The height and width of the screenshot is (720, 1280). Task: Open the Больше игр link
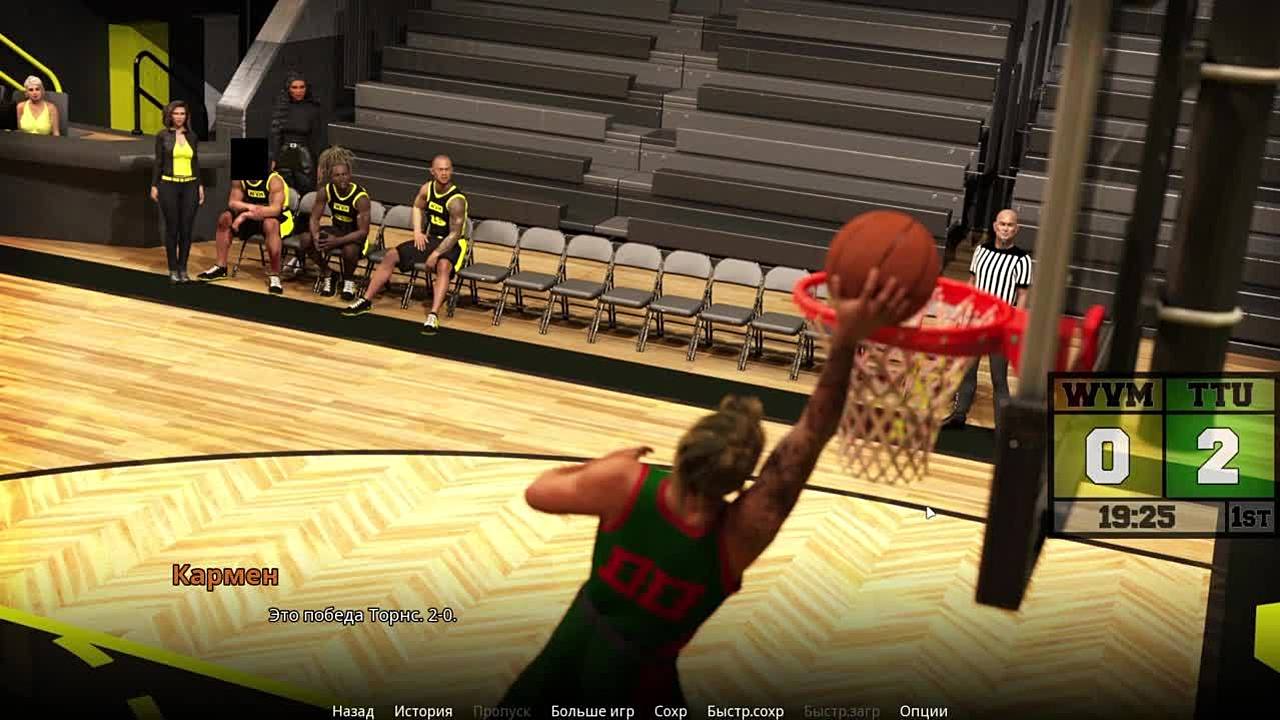pyautogui.click(x=592, y=711)
